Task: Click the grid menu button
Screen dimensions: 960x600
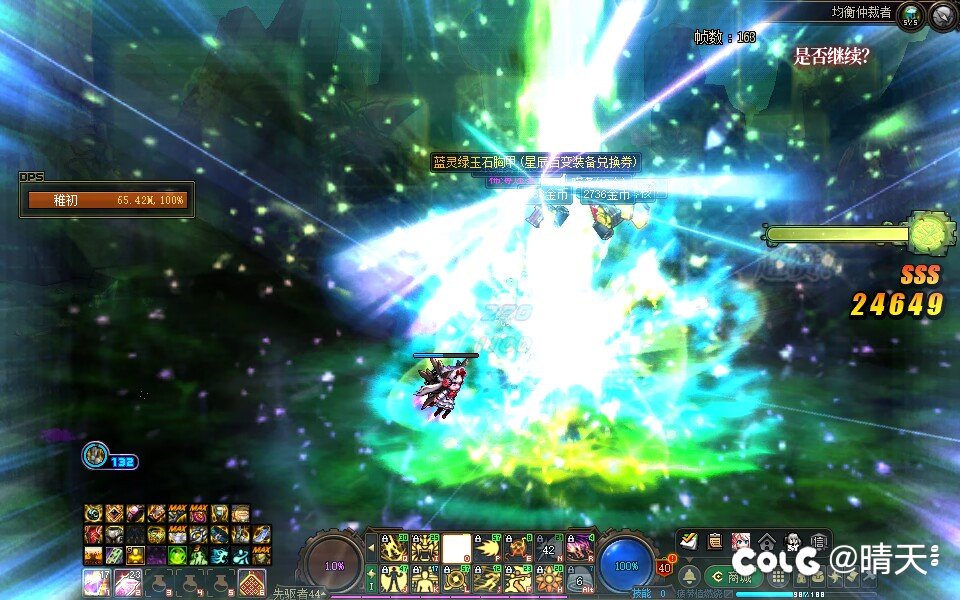Action: tap(778, 577)
